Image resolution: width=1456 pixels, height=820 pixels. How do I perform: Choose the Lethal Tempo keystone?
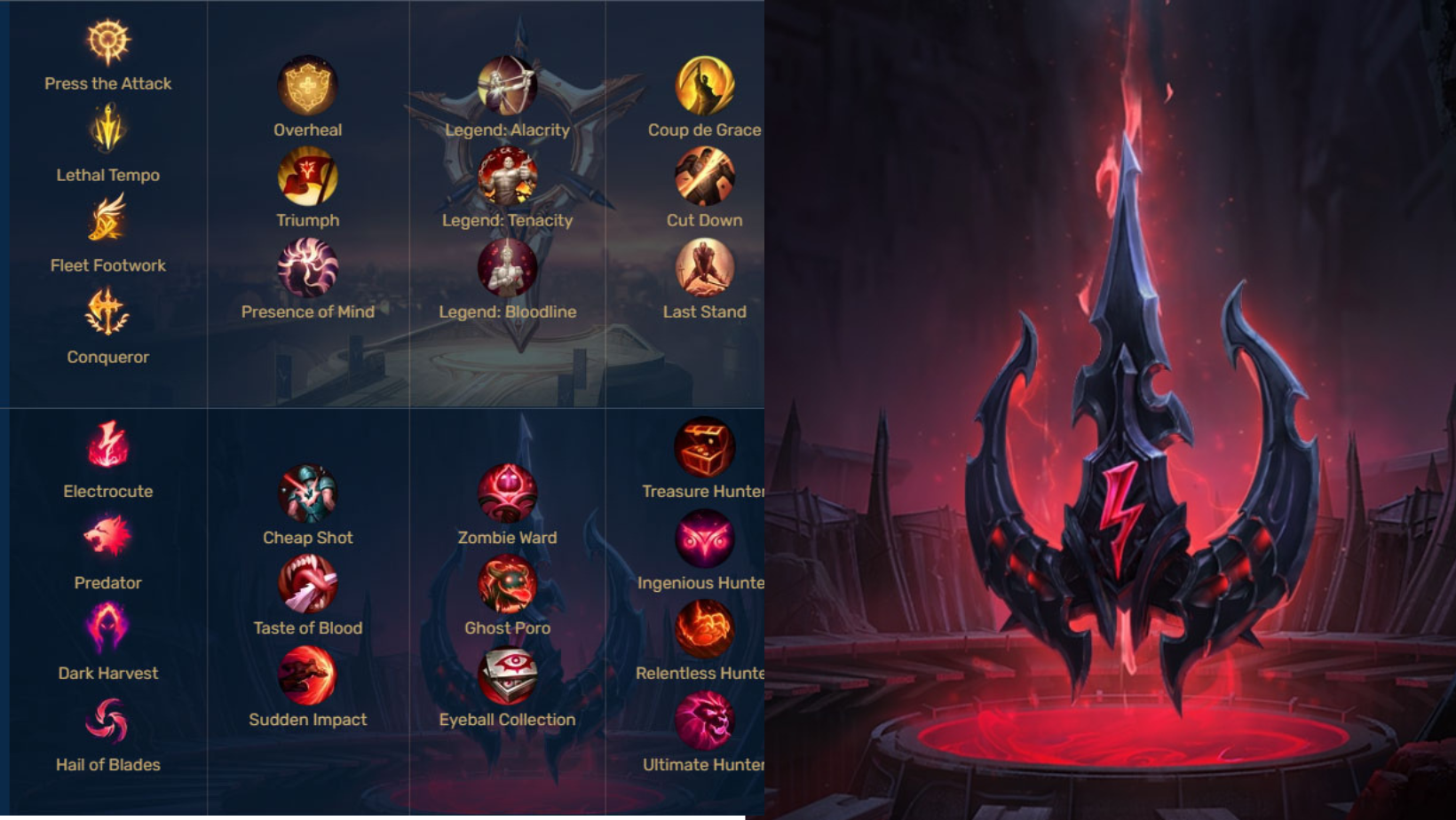click(108, 130)
